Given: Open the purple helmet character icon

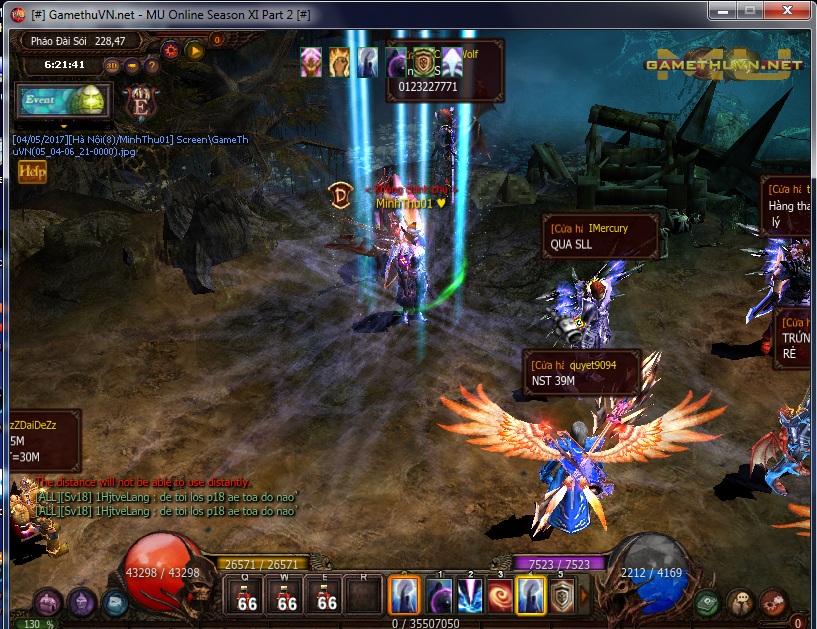Looking at the screenshot, I should click(82, 602).
